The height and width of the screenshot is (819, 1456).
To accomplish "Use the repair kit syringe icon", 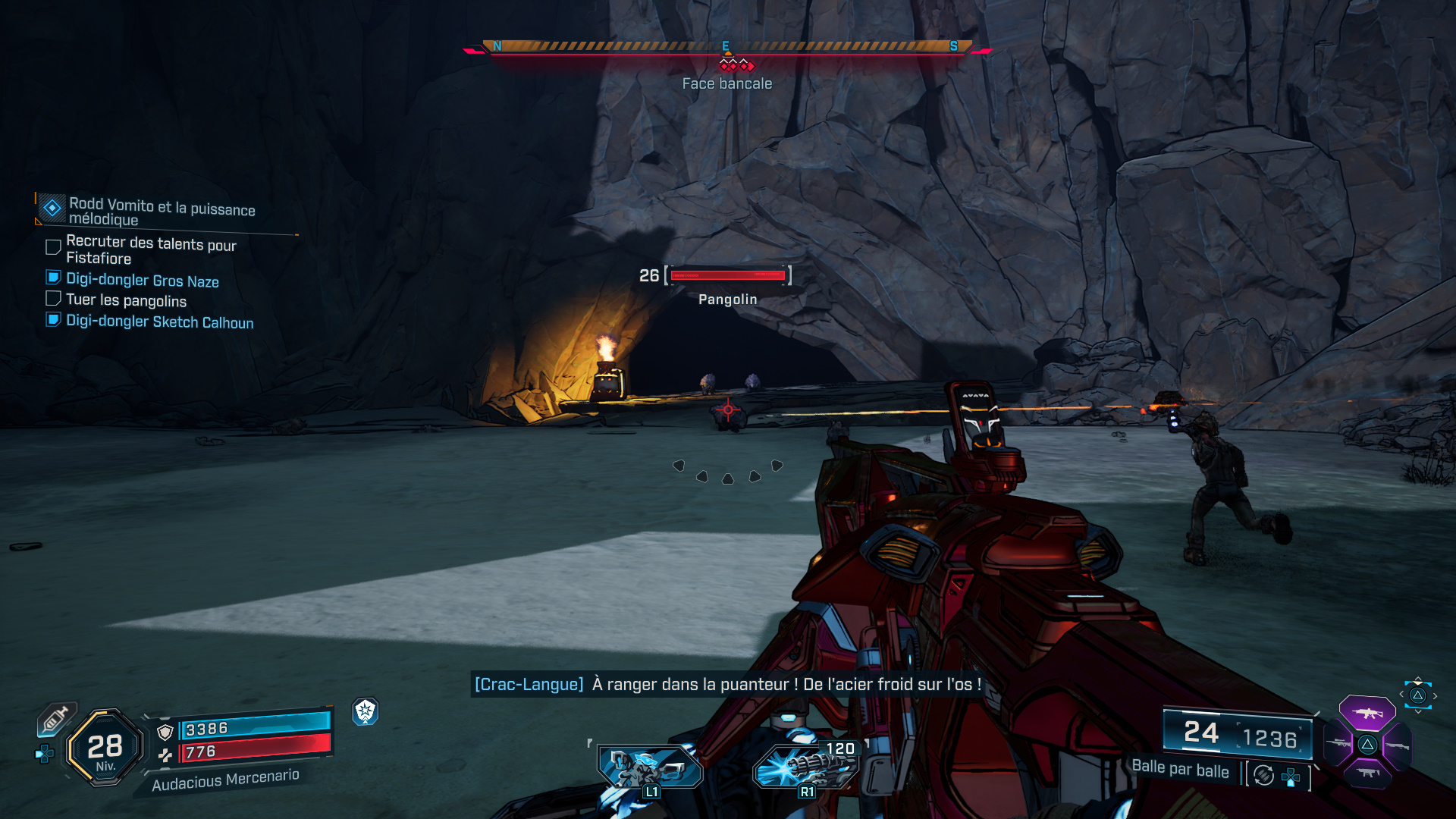I will tap(55, 718).
